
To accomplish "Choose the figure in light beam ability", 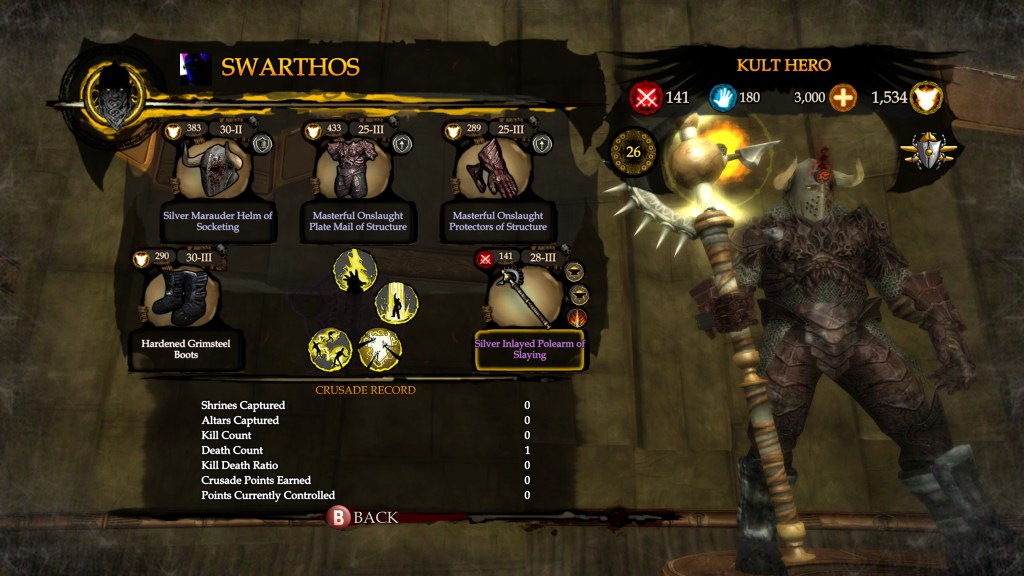I will click(x=396, y=303).
